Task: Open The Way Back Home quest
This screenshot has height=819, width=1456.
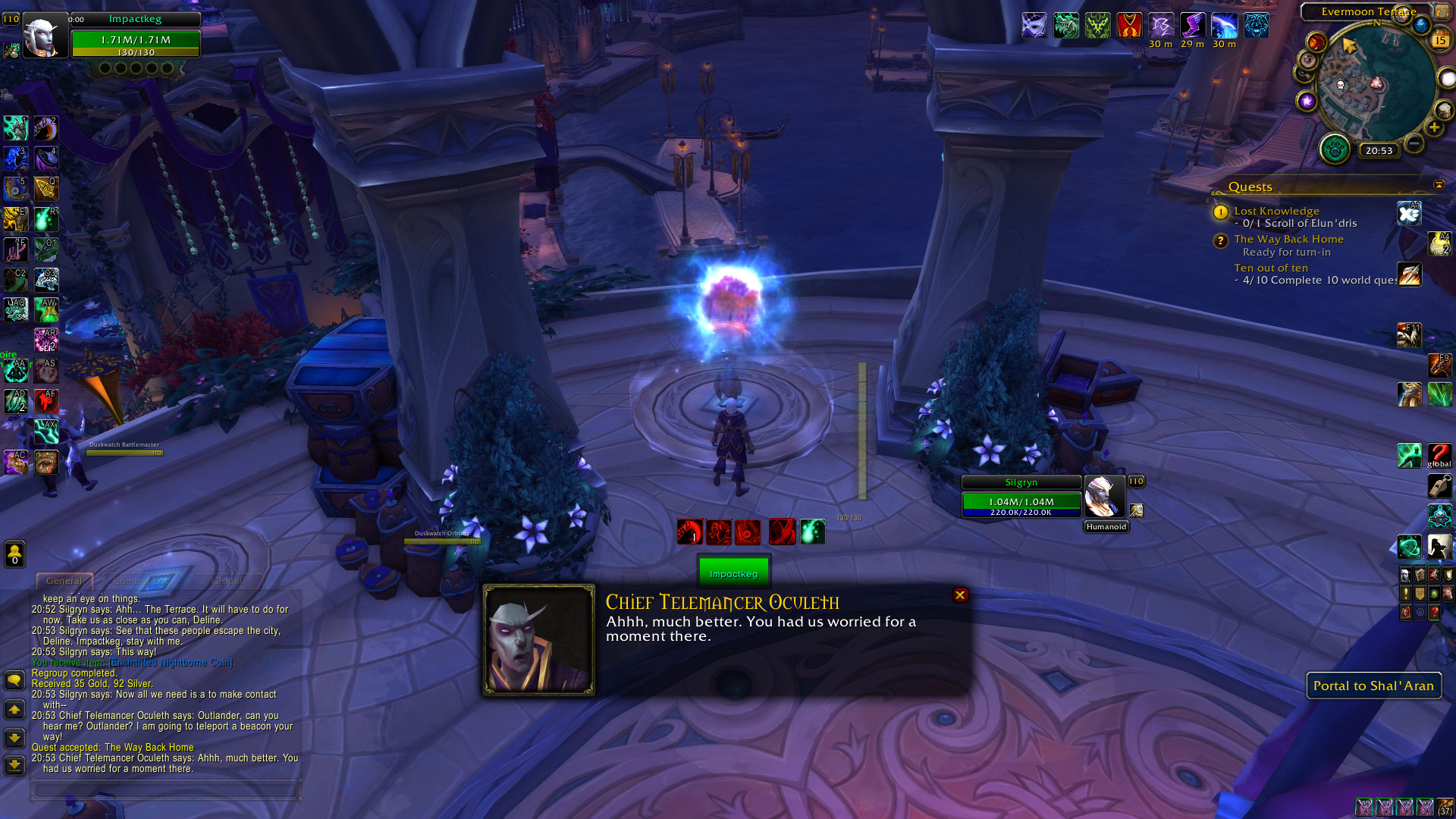Action: coord(1288,239)
